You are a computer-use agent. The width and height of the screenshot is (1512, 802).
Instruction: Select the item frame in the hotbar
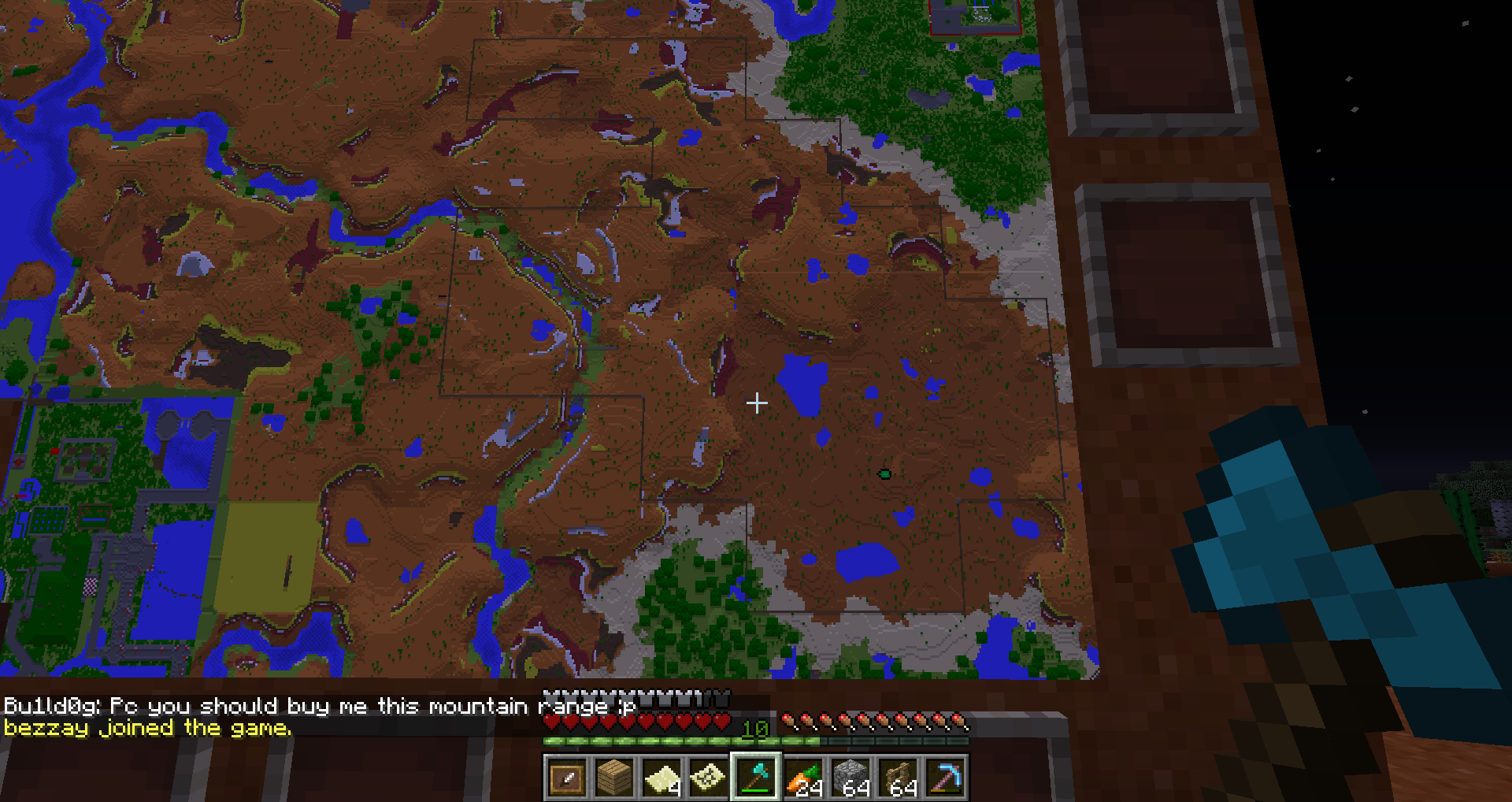coord(567,780)
